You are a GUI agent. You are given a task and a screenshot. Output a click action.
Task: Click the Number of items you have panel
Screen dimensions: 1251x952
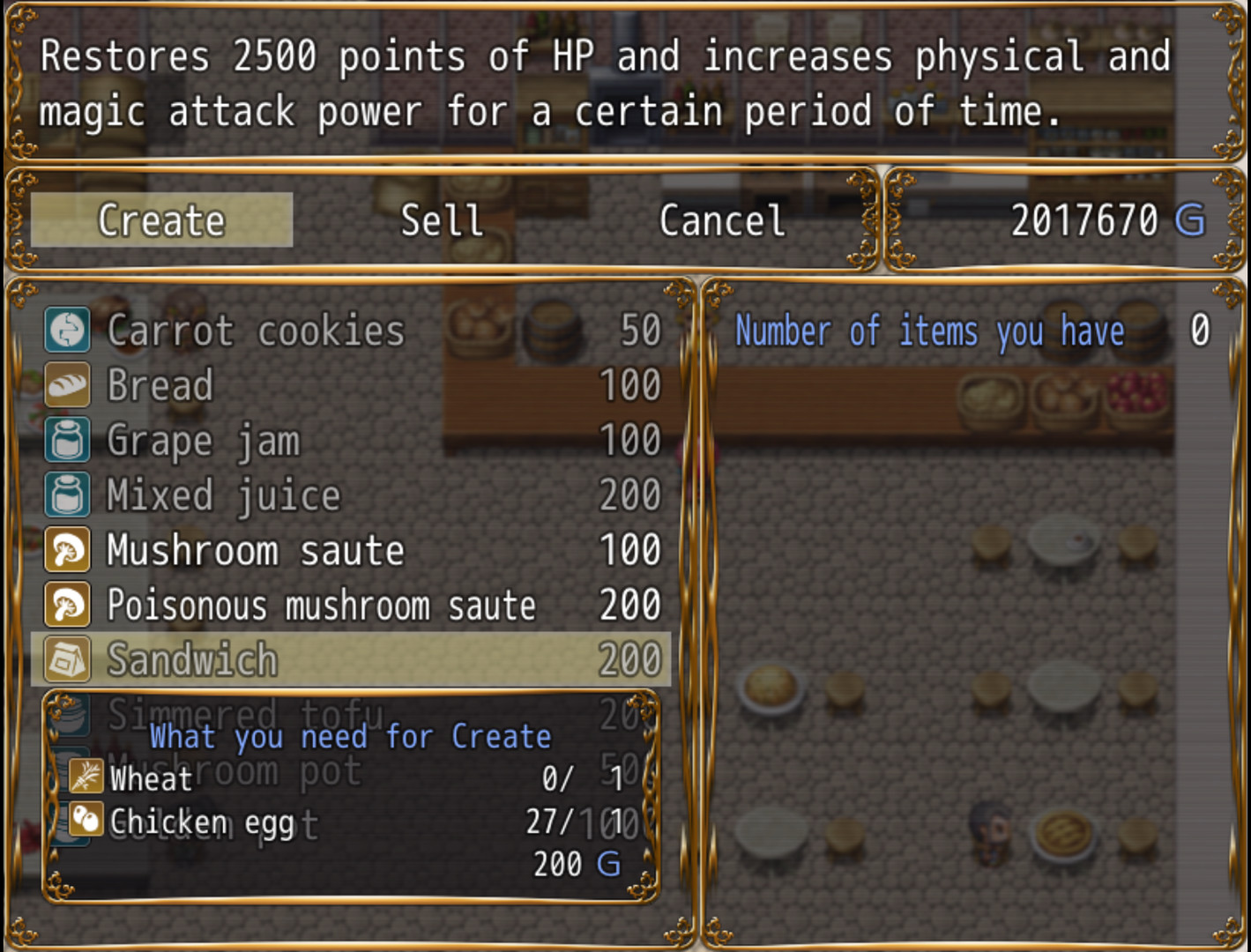[970, 331]
